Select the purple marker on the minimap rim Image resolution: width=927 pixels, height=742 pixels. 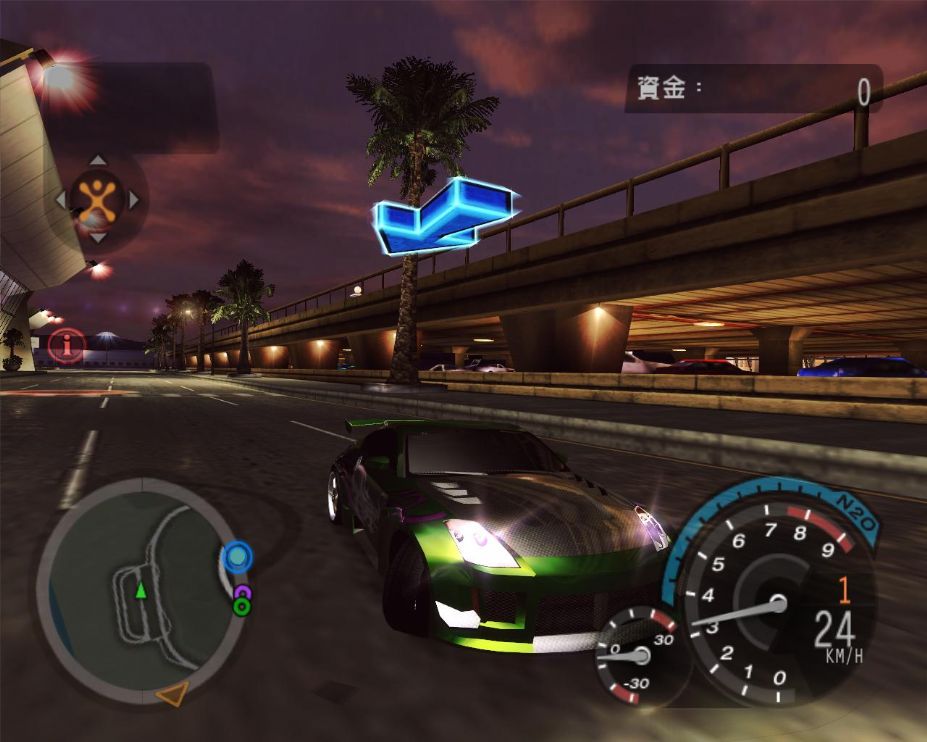tap(242, 593)
